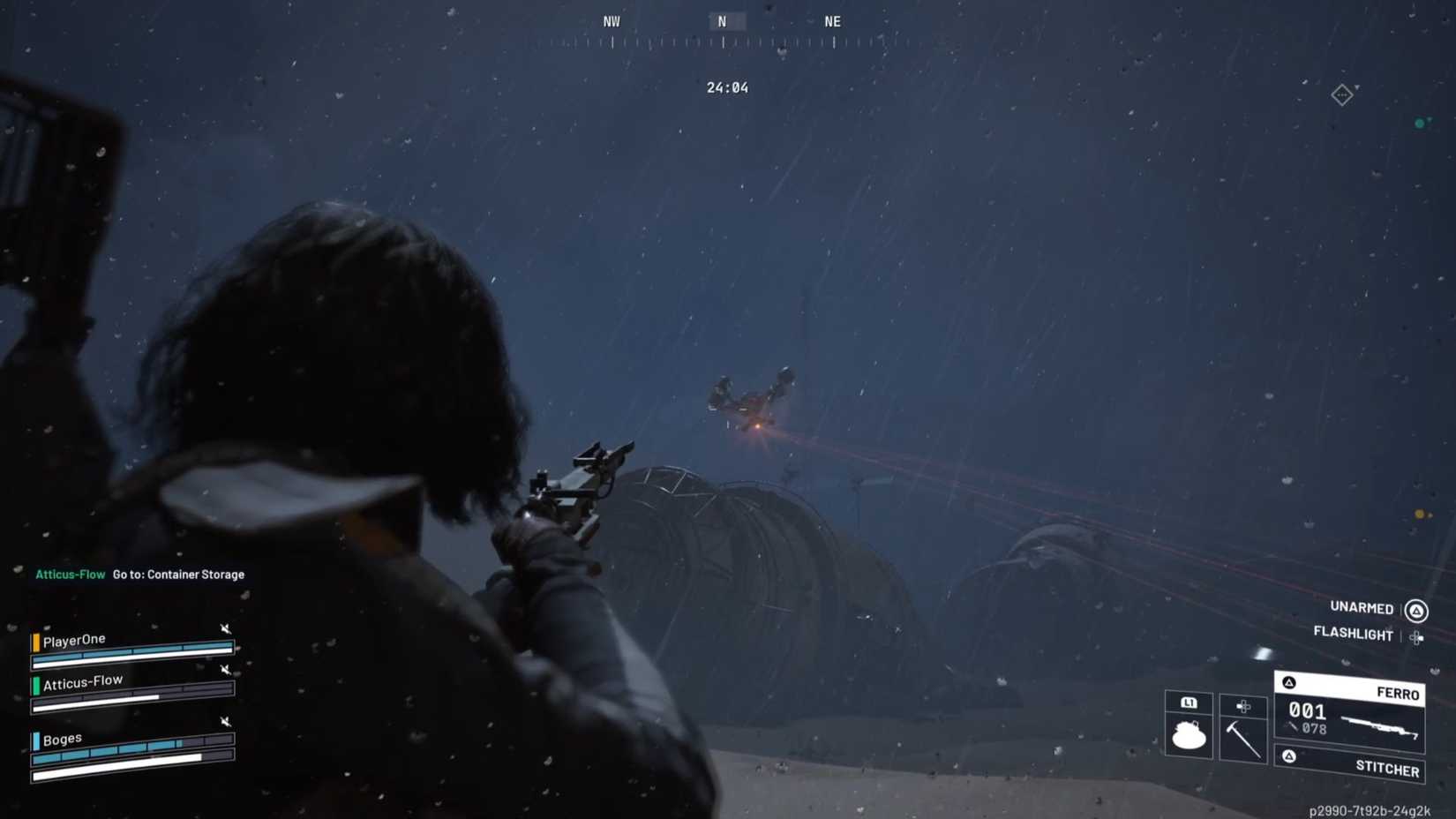Viewport: 1456px width, 819px height.
Task: Toggle voice mute for Atticus-Flow
Action: (226, 670)
